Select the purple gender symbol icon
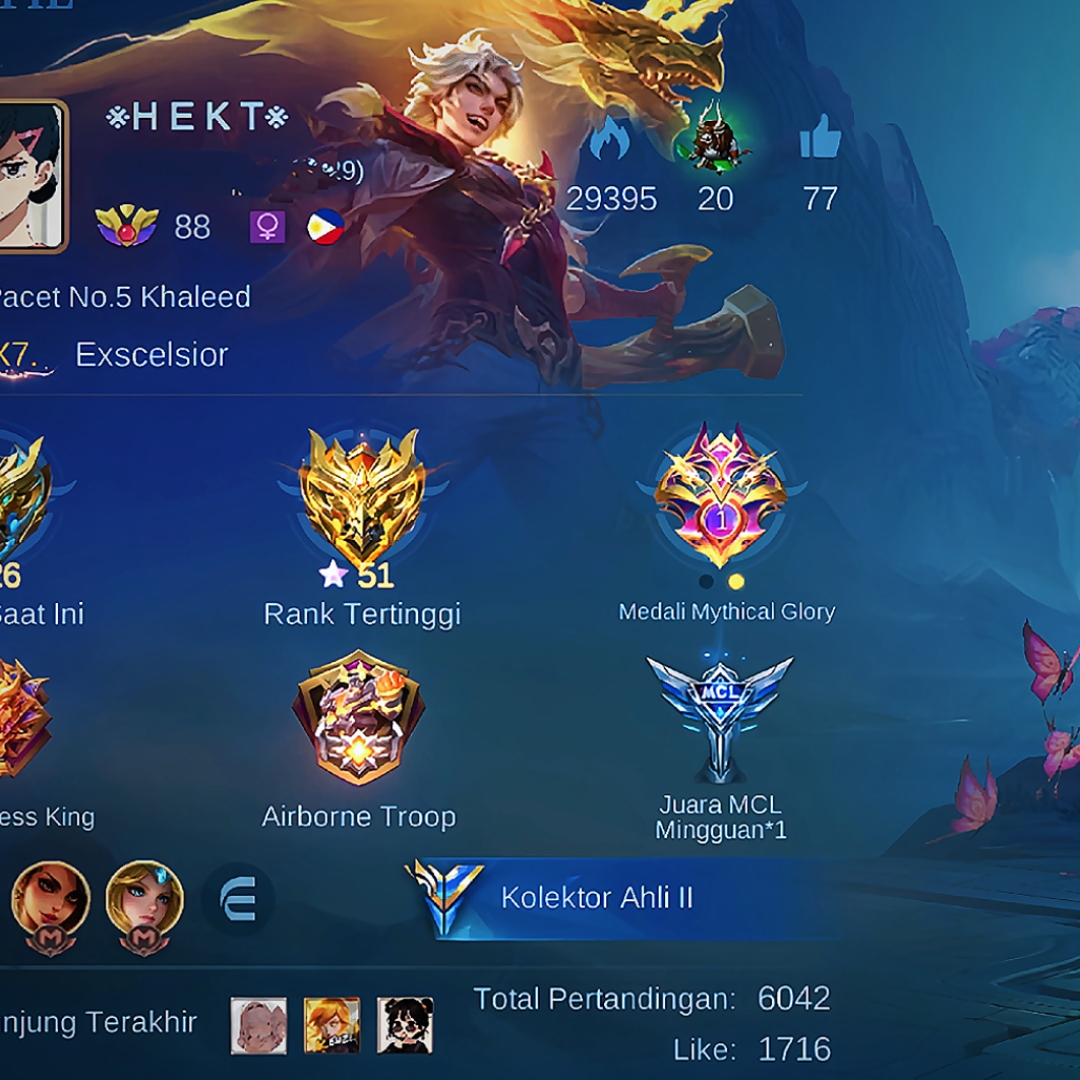The image size is (1080, 1080). pos(267,227)
